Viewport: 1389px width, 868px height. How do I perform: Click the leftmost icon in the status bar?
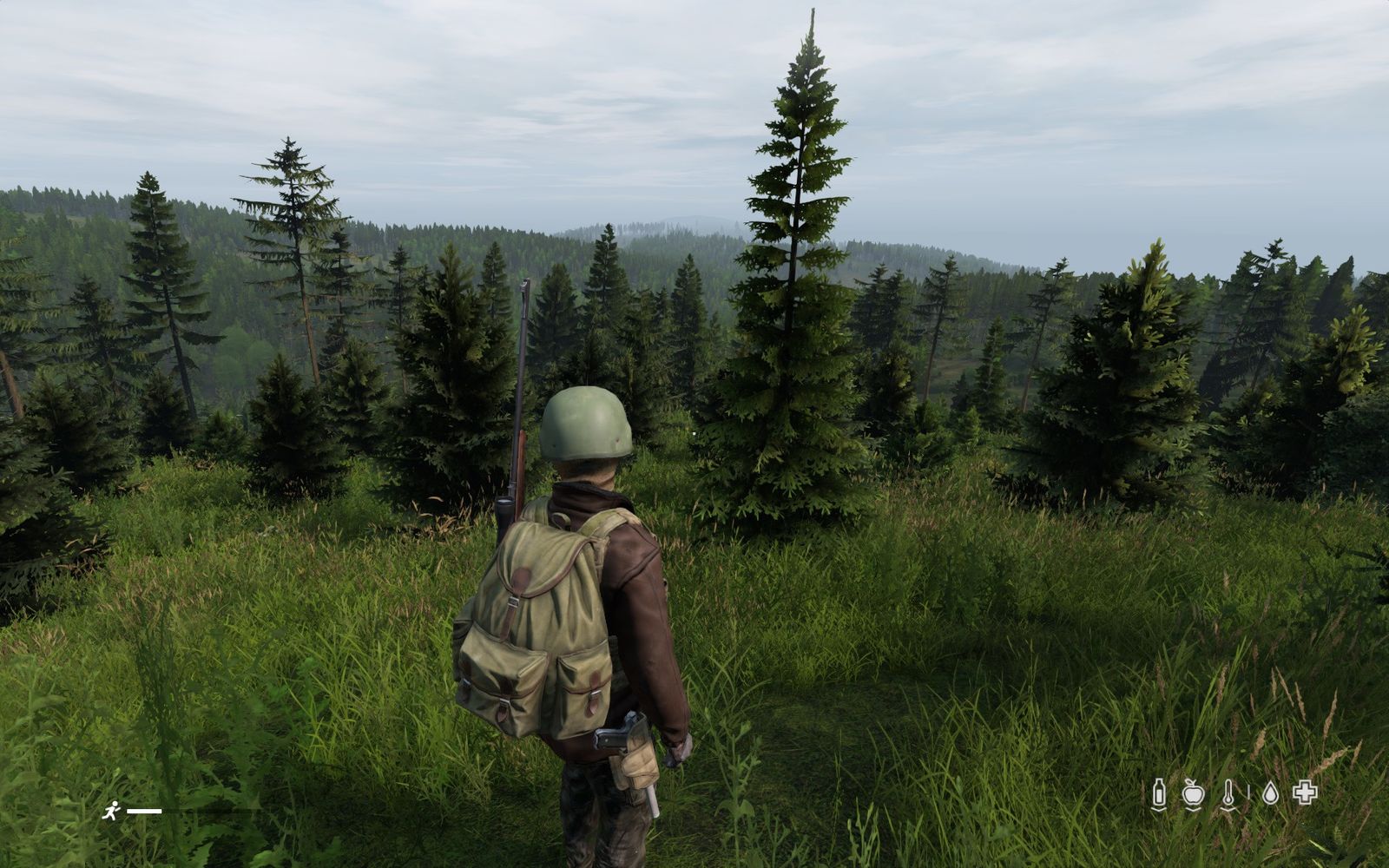tap(1159, 792)
